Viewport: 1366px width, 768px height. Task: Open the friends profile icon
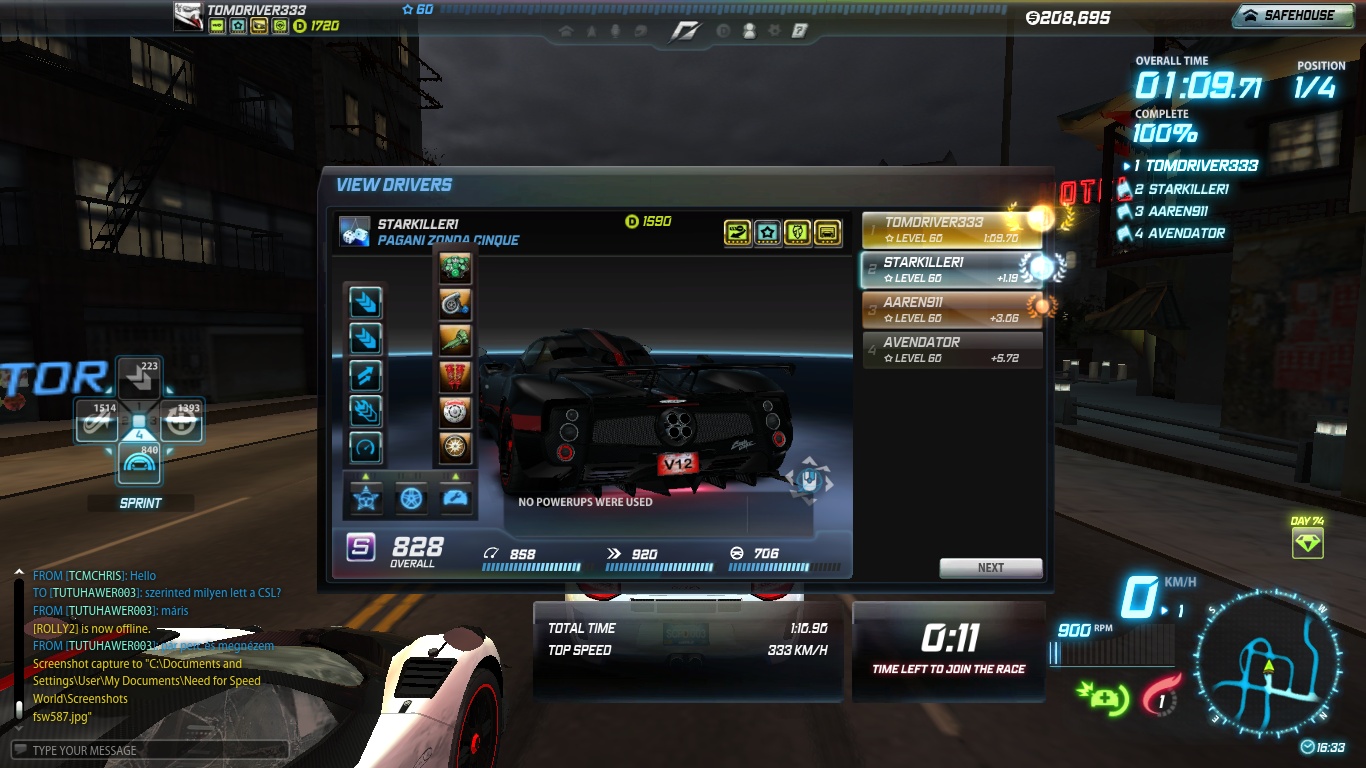tap(749, 31)
